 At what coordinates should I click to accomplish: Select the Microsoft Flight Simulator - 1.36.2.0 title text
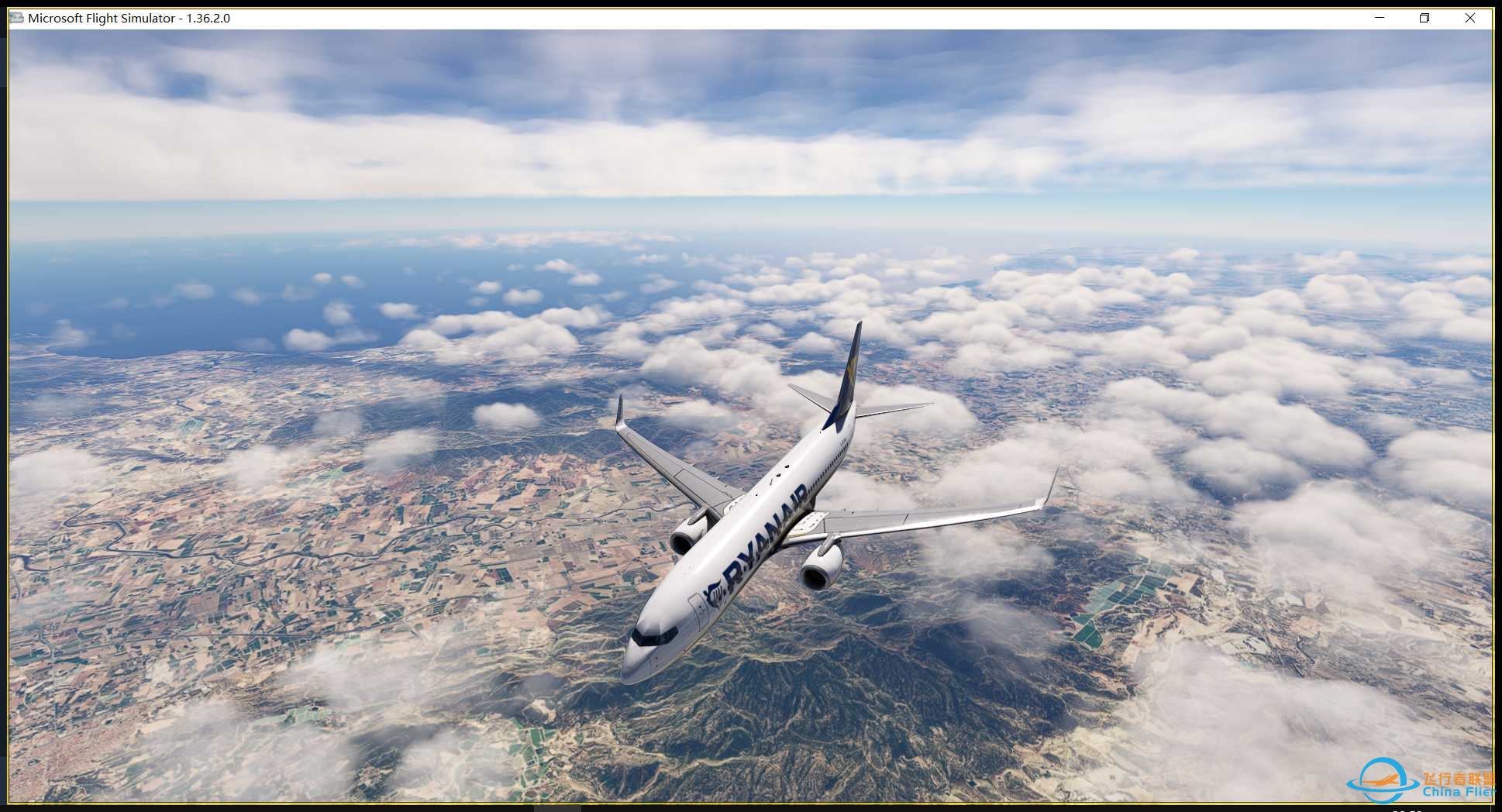(x=128, y=17)
